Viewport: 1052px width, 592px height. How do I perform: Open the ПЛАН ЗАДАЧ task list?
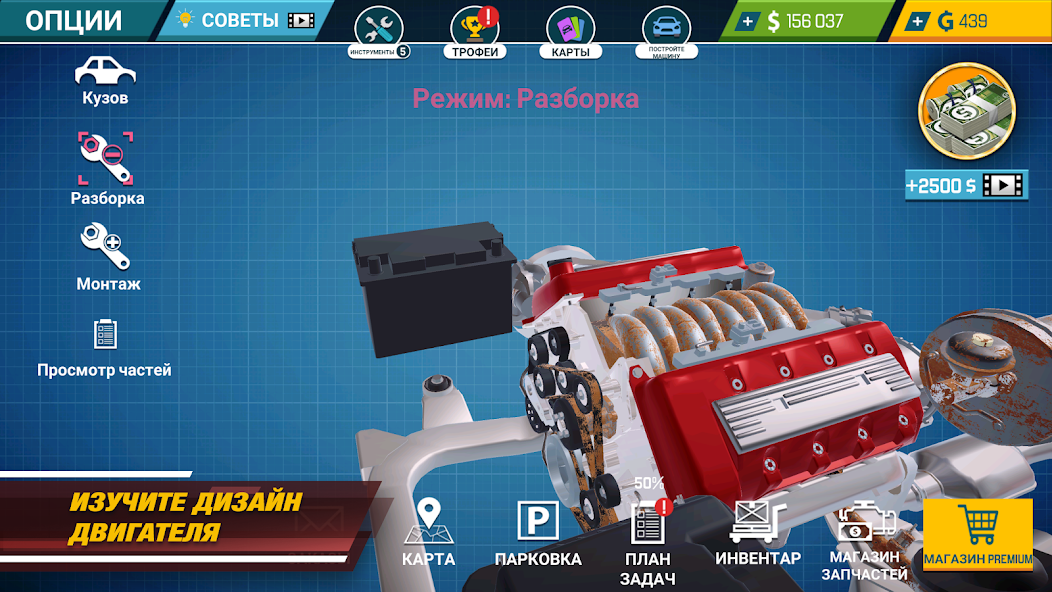pyautogui.click(x=647, y=540)
